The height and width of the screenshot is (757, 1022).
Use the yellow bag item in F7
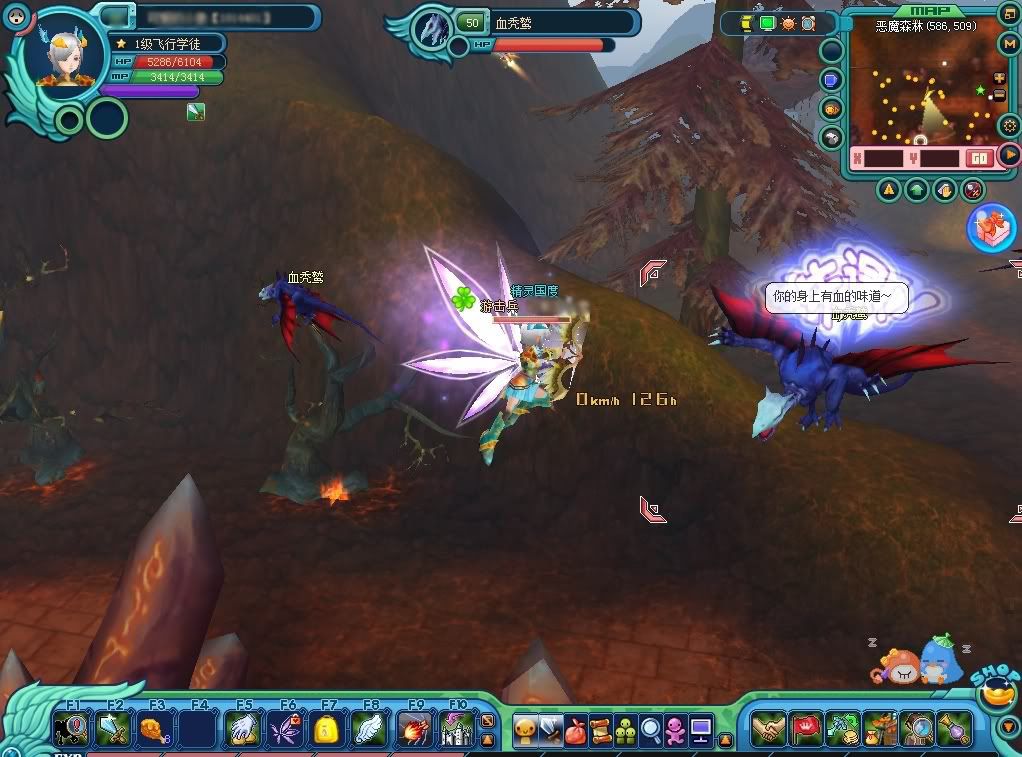327,729
